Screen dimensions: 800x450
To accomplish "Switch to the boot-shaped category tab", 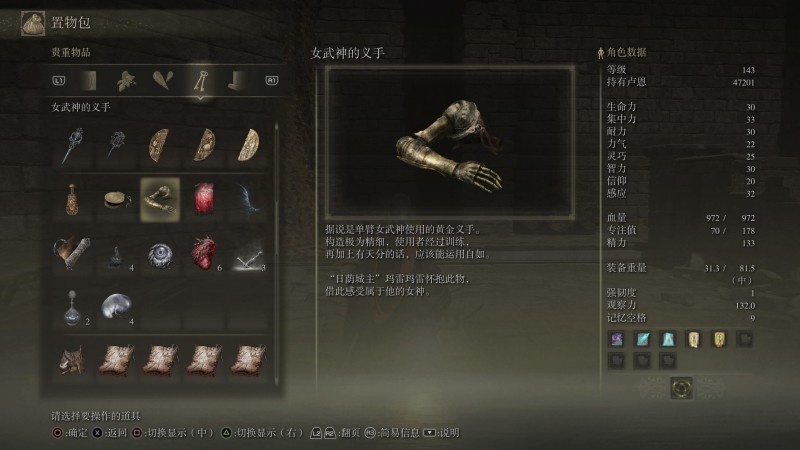I will coord(236,80).
